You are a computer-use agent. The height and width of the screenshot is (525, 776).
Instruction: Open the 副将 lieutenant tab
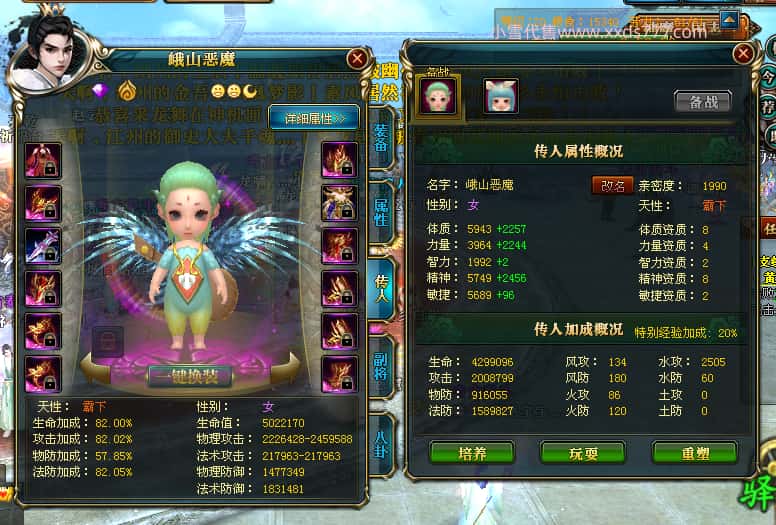pyautogui.click(x=381, y=366)
